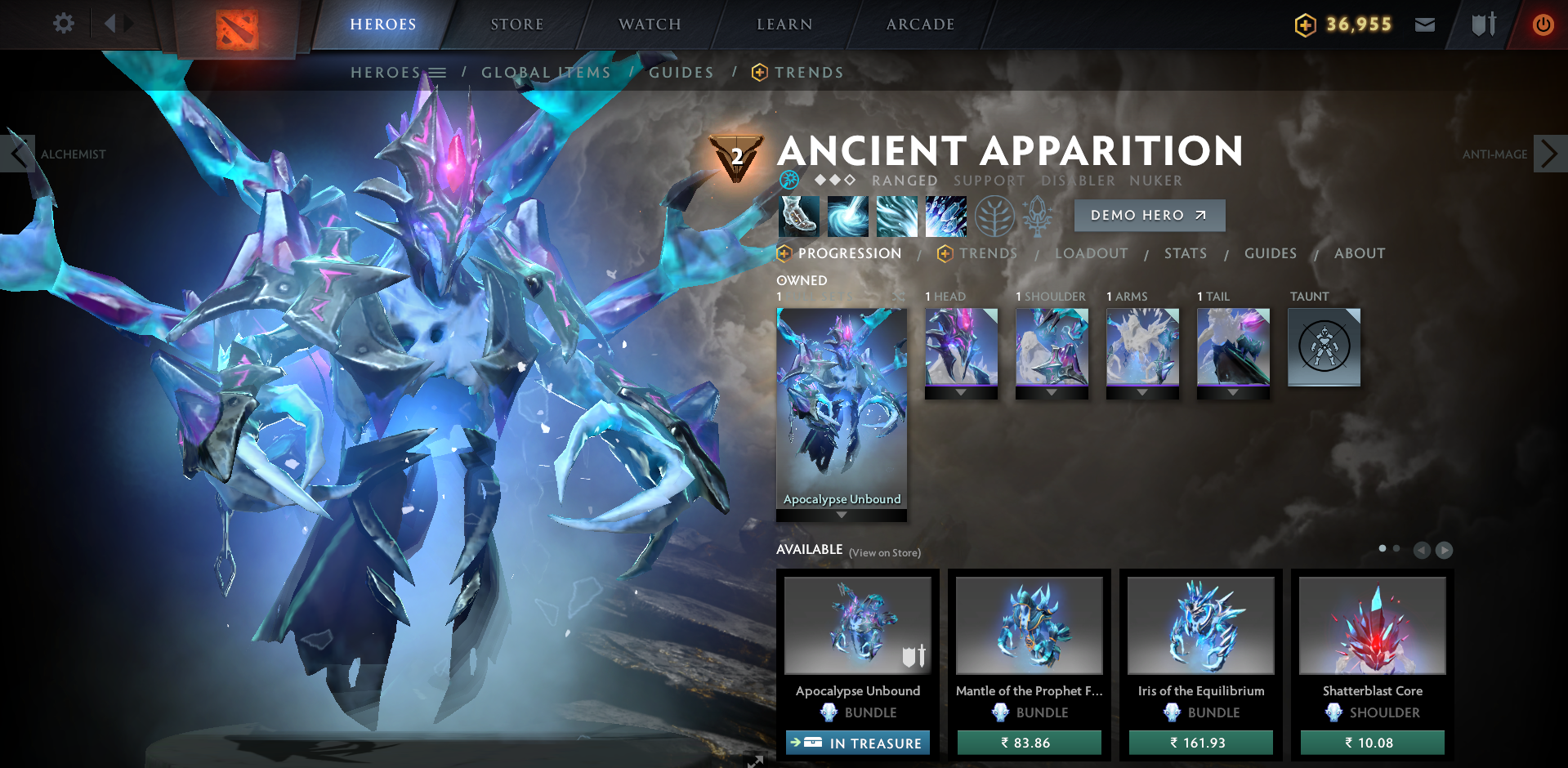This screenshot has width=1568, height=768.
Task: Expand the owned SHOULDER item slot
Action: [x=1052, y=391]
